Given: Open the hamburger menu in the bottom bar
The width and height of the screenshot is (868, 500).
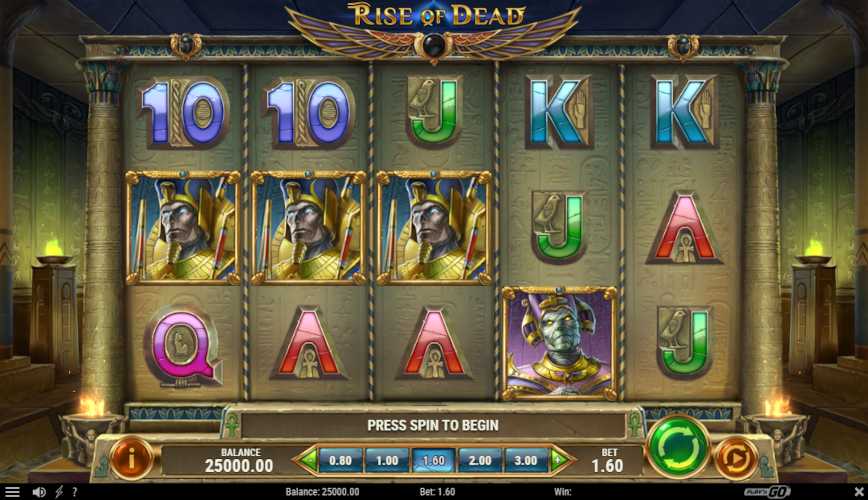Looking at the screenshot, I should (x=12, y=492).
